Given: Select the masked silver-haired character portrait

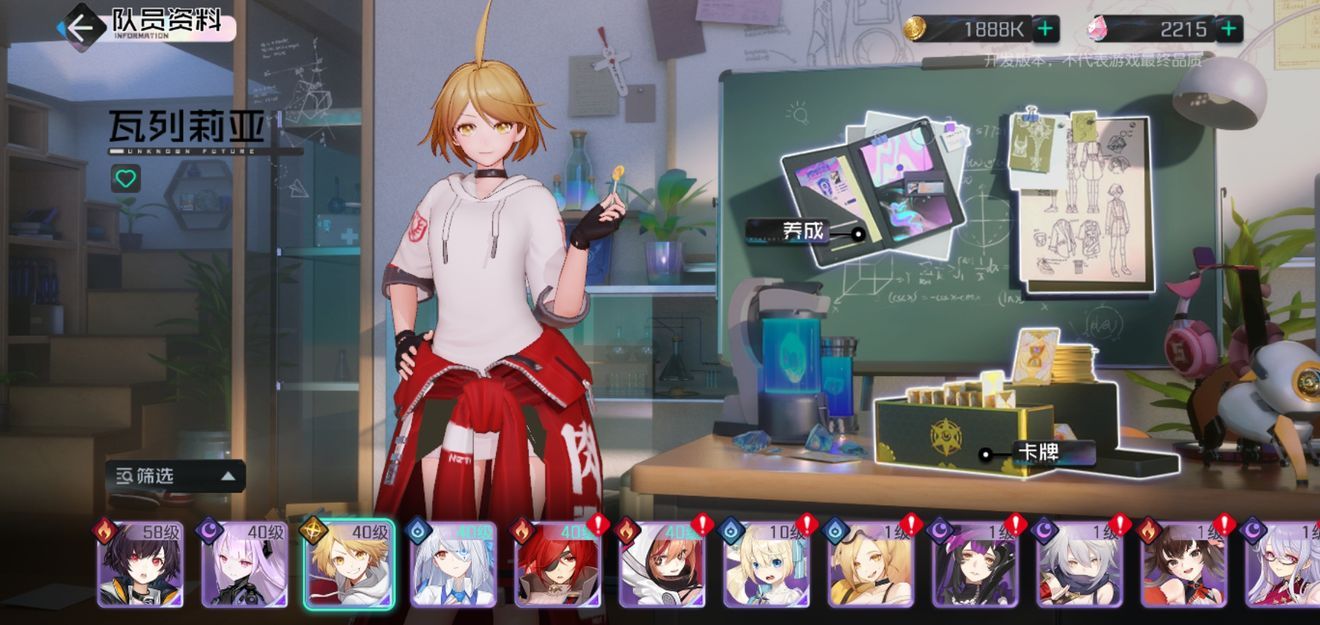Looking at the screenshot, I should [x=1080, y=566].
